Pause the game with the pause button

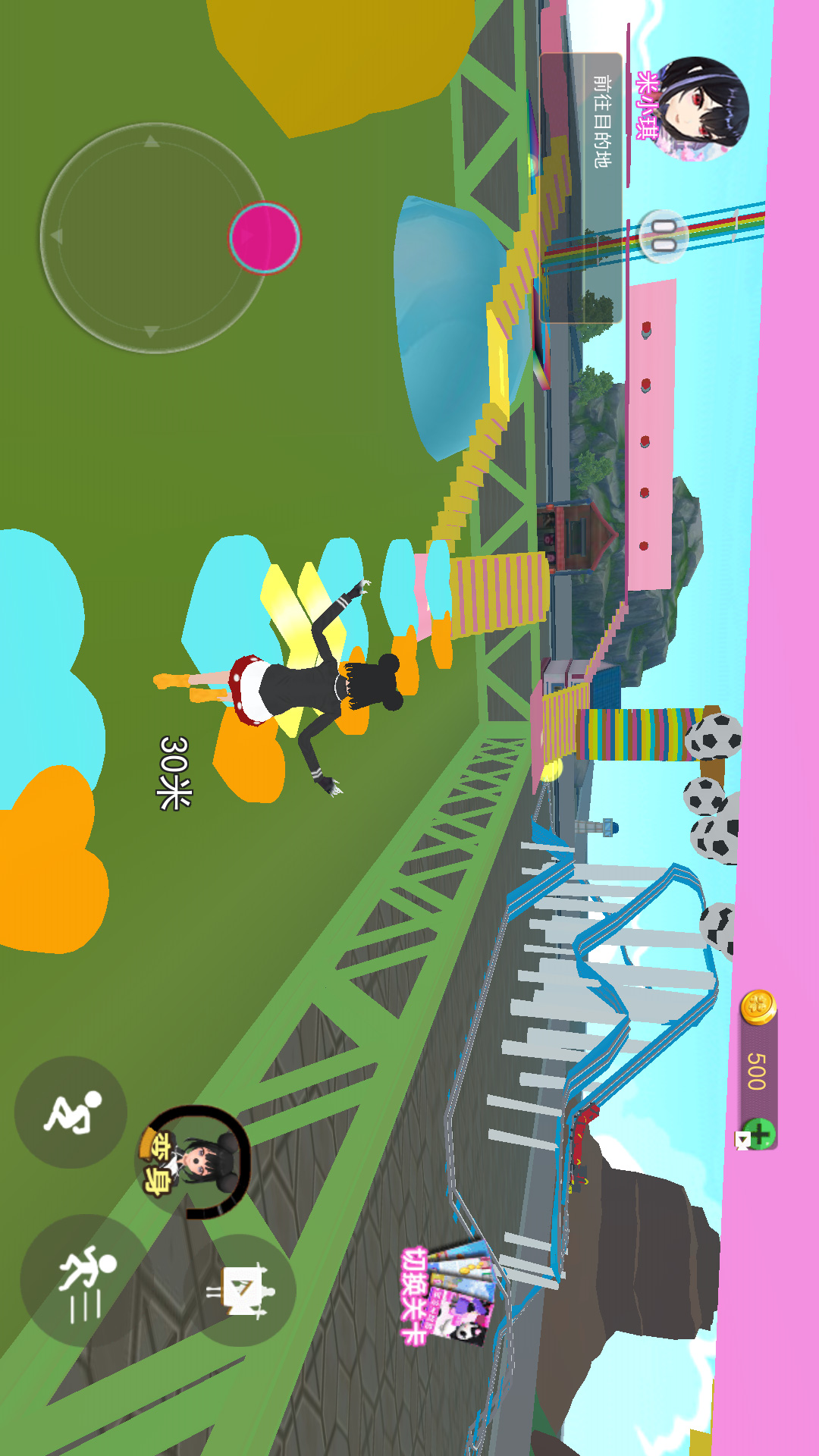(664, 236)
